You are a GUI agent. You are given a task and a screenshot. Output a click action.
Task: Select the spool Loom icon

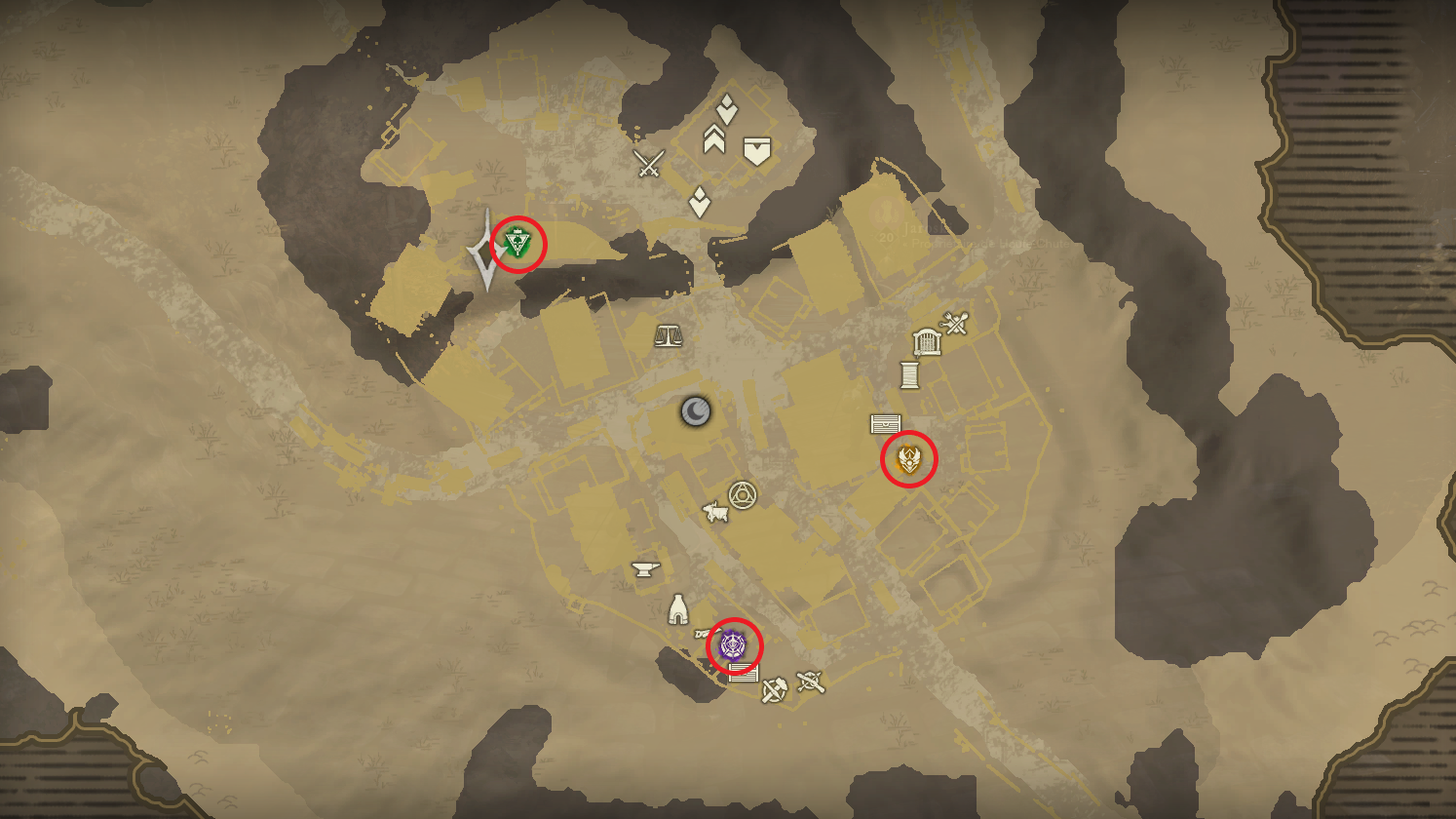911,376
